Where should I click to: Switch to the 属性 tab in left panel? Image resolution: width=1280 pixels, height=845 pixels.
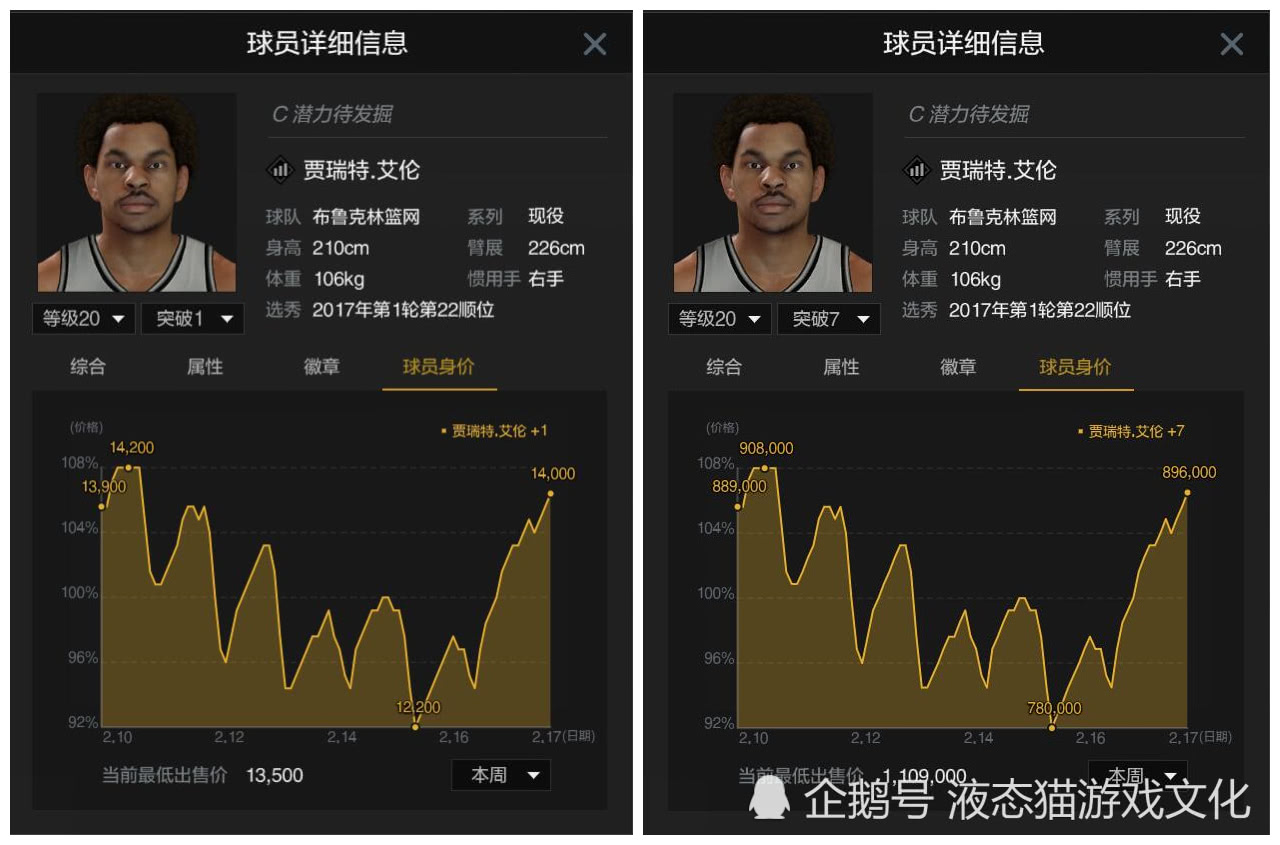coord(204,367)
